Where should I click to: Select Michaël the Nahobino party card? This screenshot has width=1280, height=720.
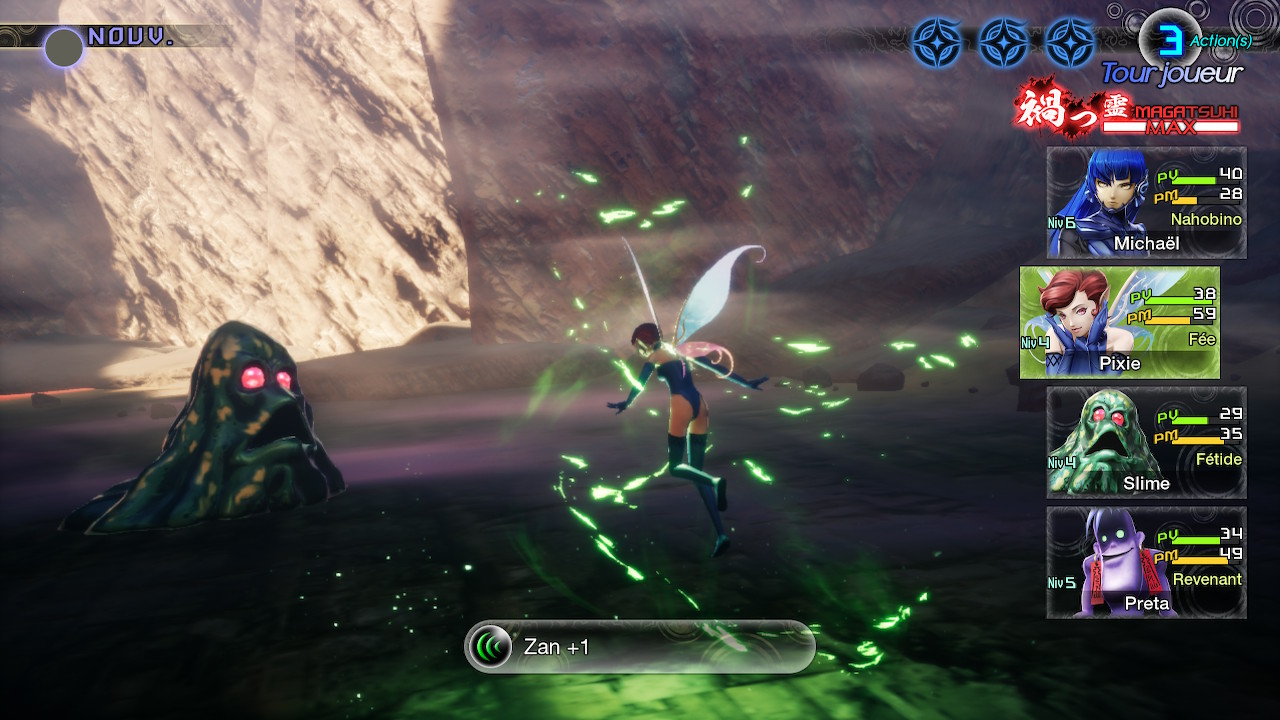1146,203
